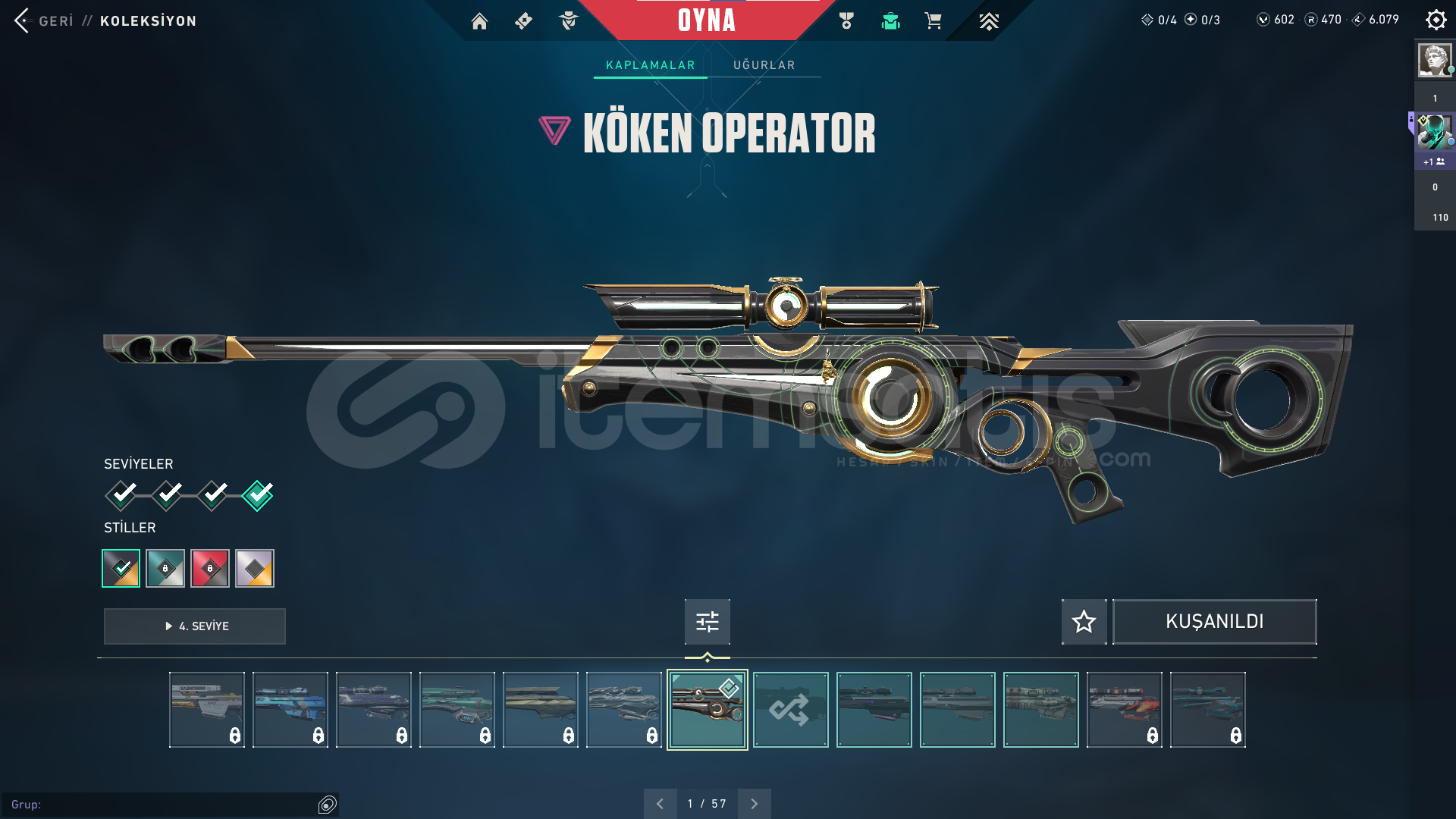Viewport: 1456px width, 819px height.
Task: Open the shopping cart store icon
Action: [x=933, y=21]
